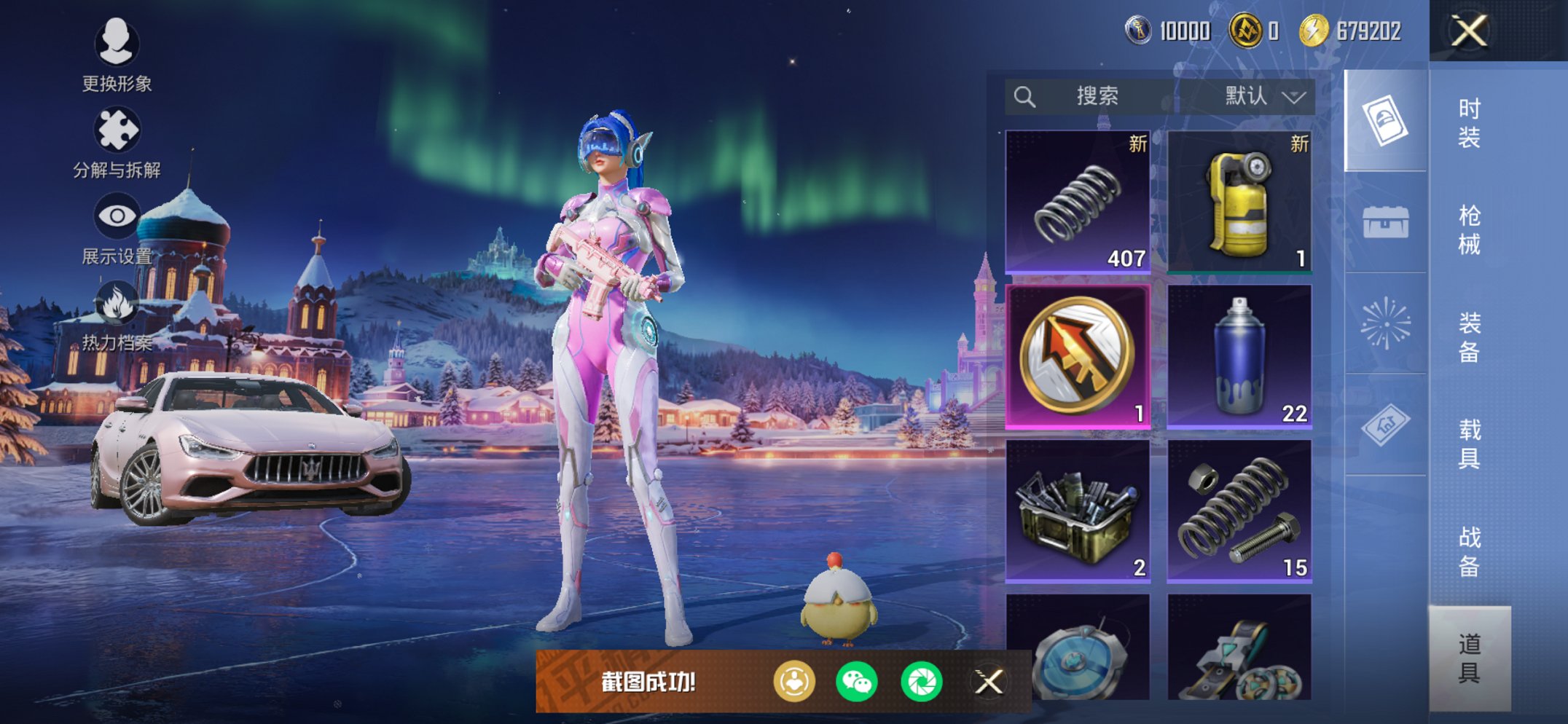Open the 默认 sort dropdown

pyautogui.click(x=1264, y=96)
